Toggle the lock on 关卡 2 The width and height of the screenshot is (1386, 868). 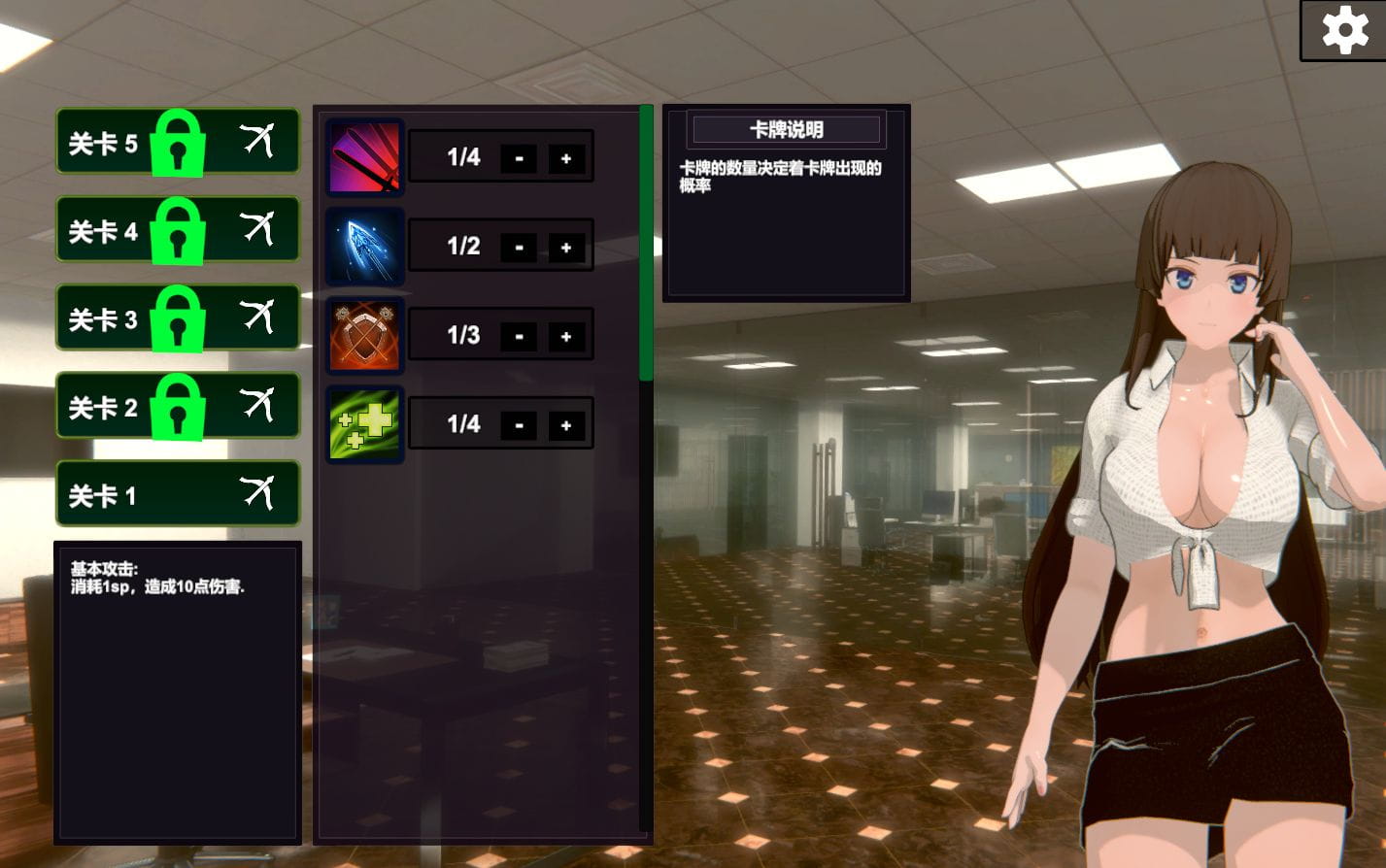click(178, 406)
